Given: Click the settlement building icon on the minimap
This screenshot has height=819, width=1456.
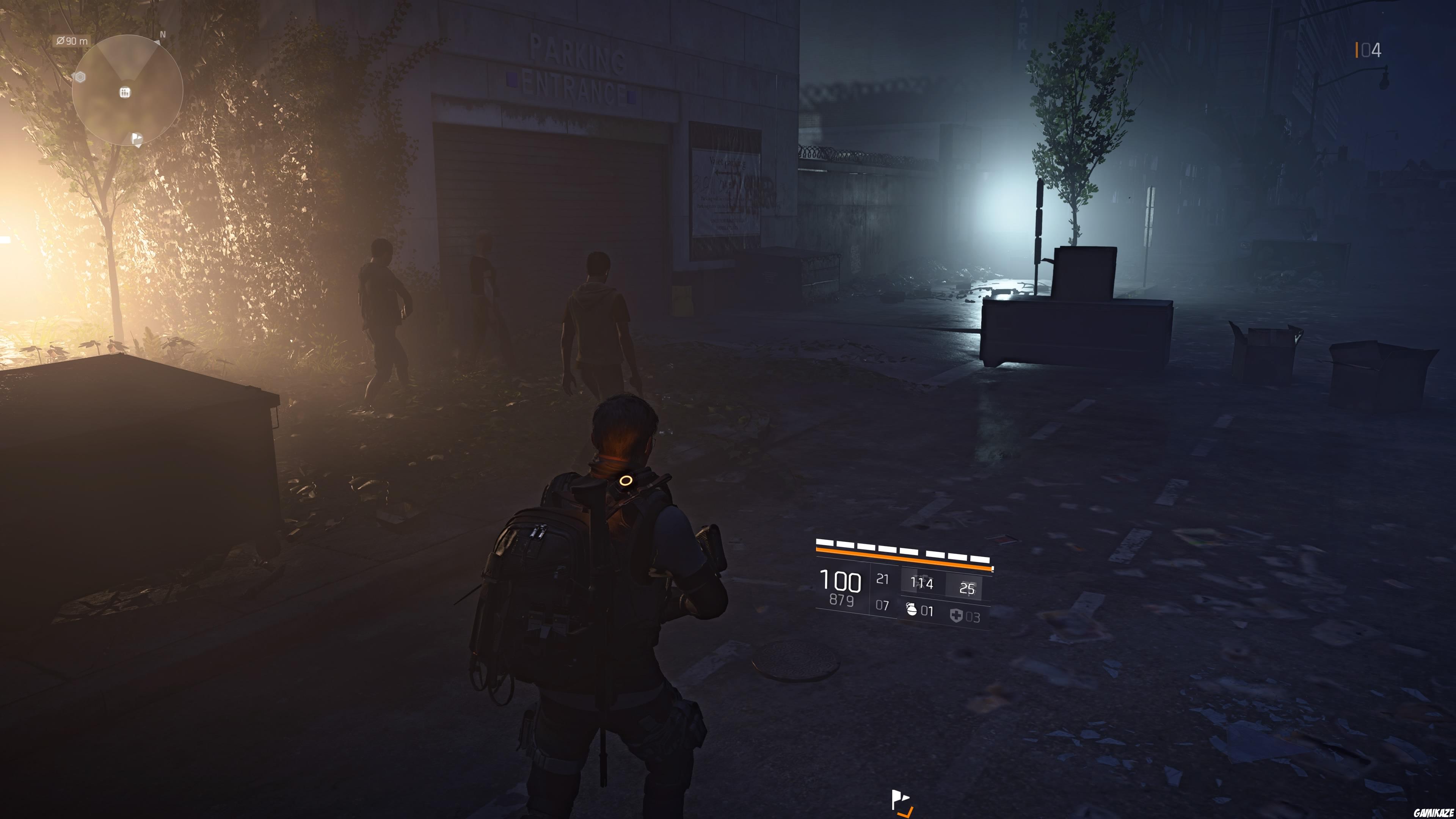Looking at the screenshot, I should (x=125, y=93).
